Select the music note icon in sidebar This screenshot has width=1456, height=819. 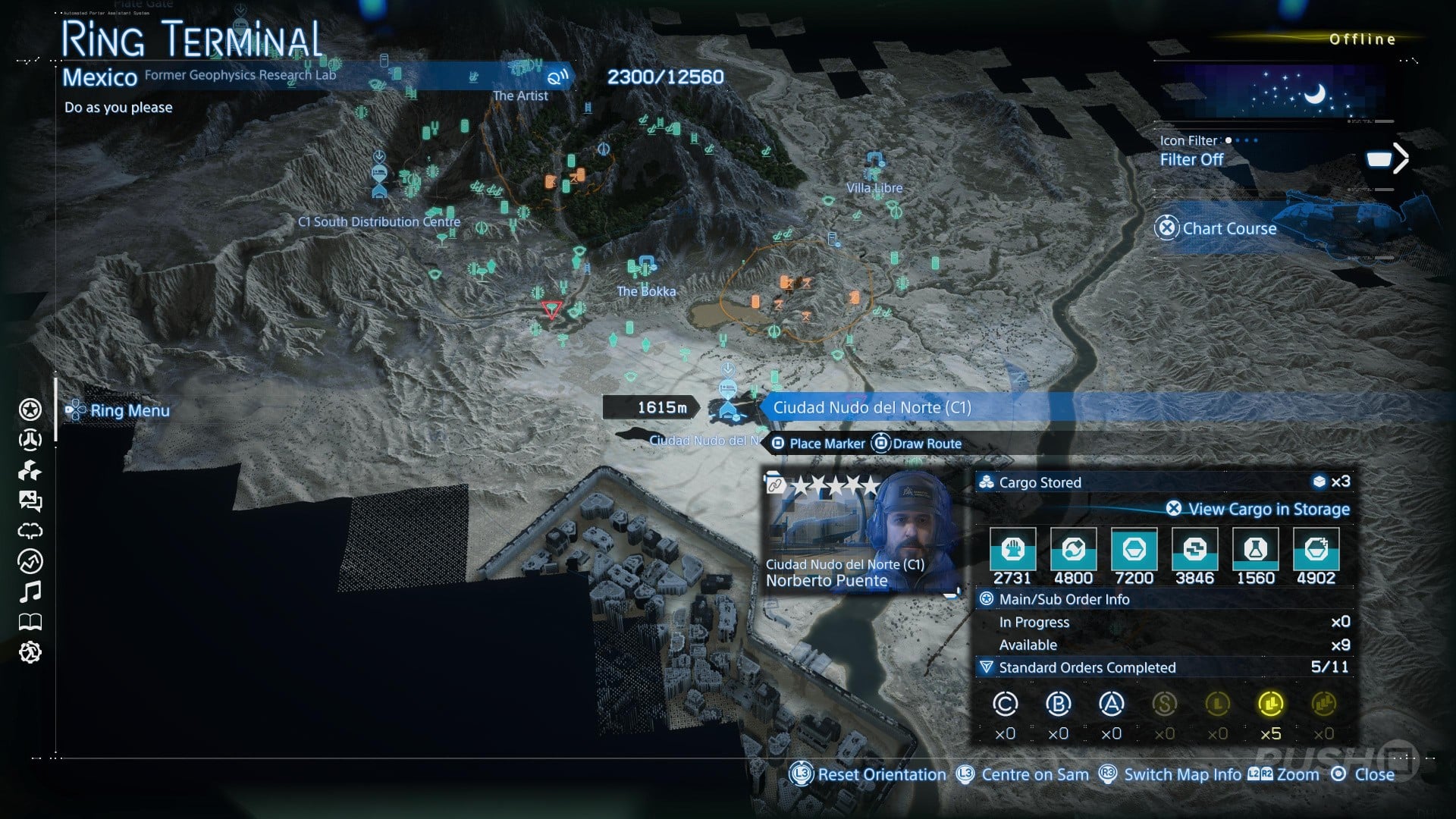pos(30,591)
